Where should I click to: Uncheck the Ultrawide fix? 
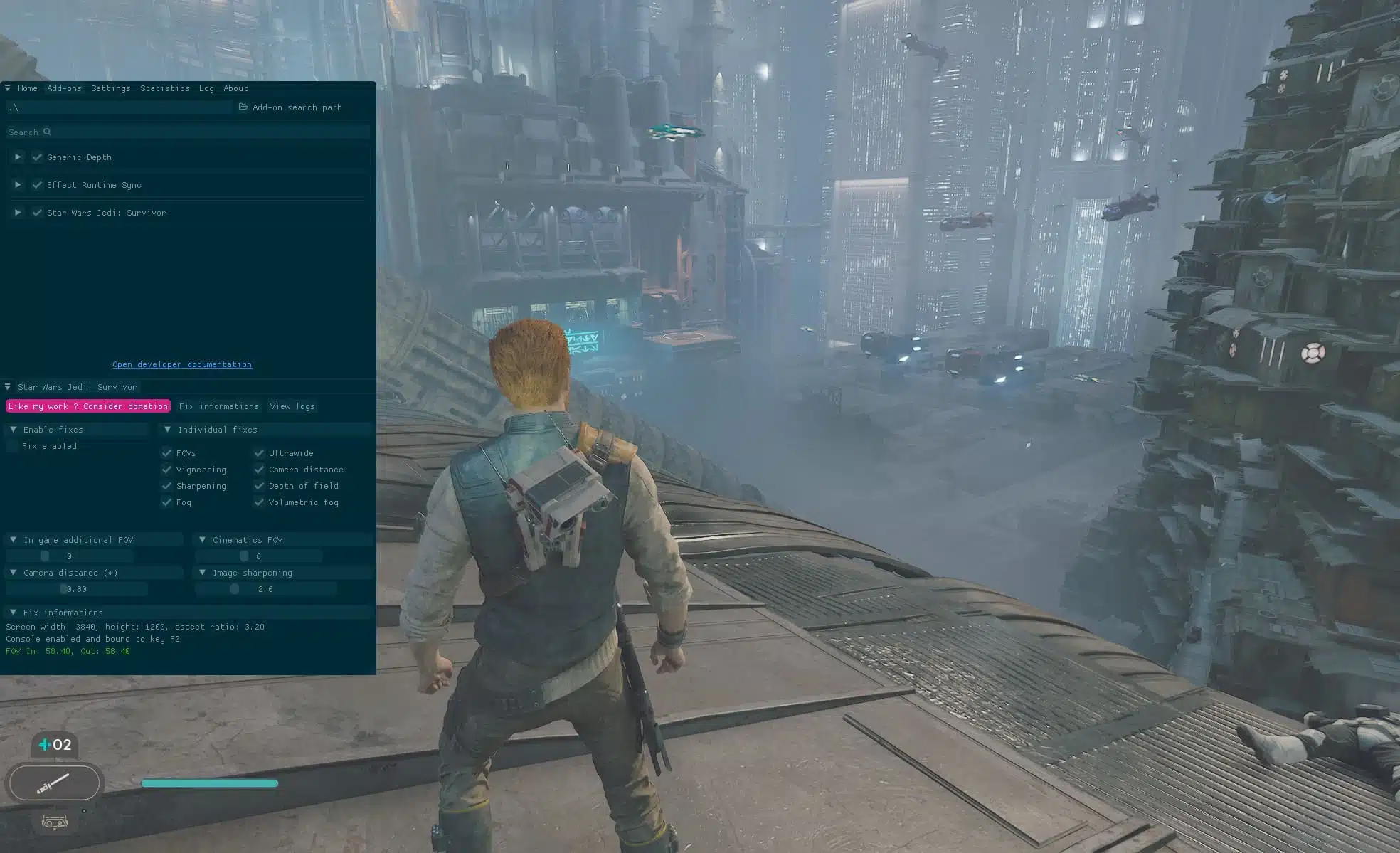(259, 453)
